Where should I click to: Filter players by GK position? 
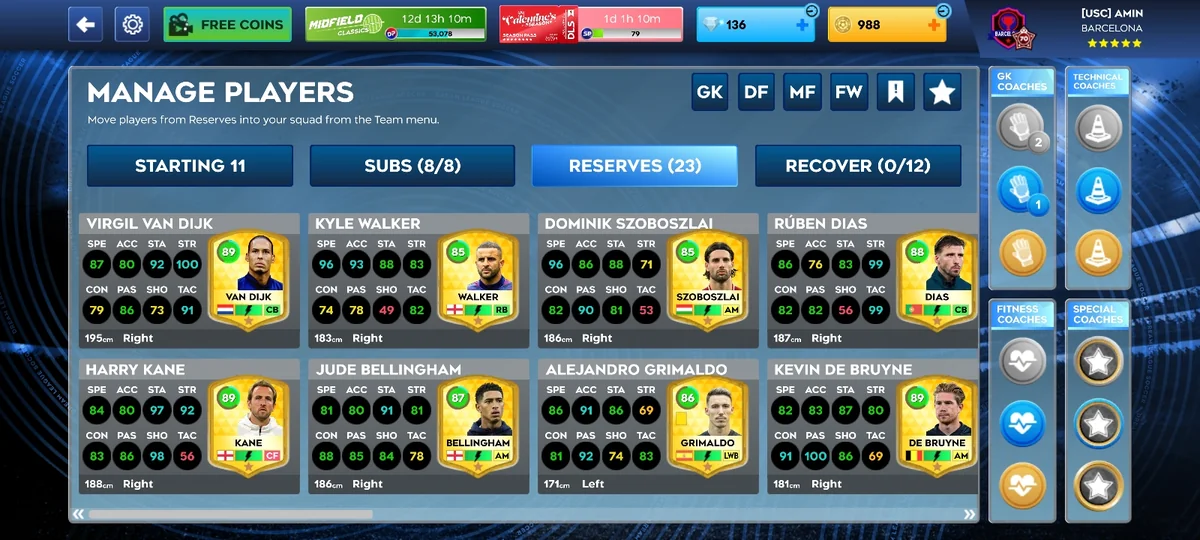(710, 92)
